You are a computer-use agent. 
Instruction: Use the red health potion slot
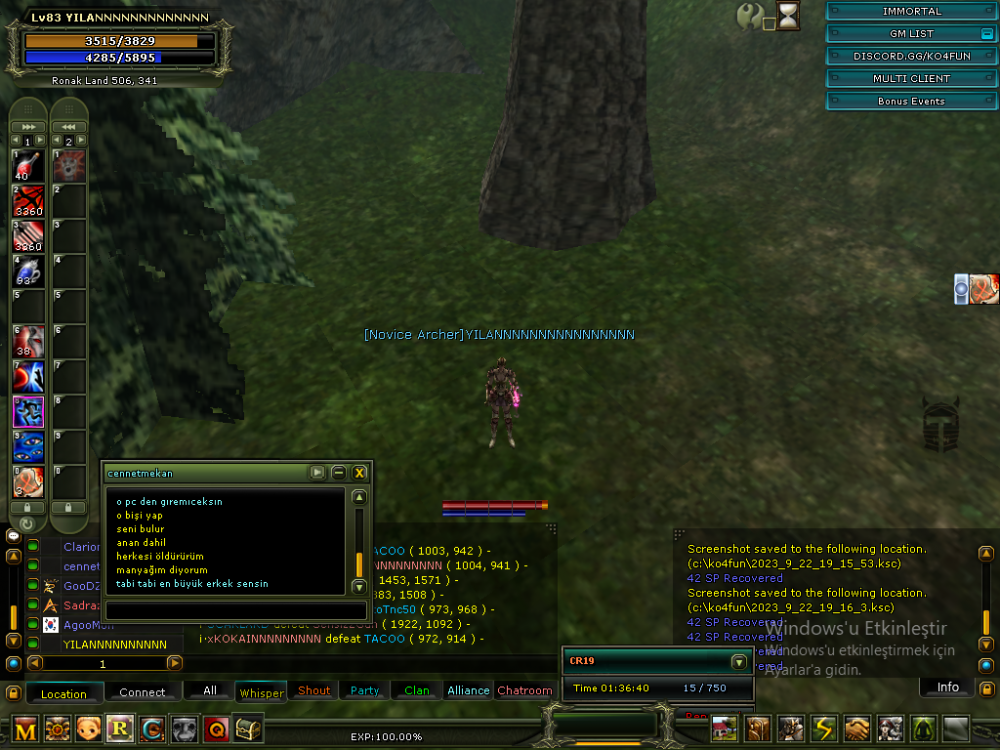pos(27,165)
